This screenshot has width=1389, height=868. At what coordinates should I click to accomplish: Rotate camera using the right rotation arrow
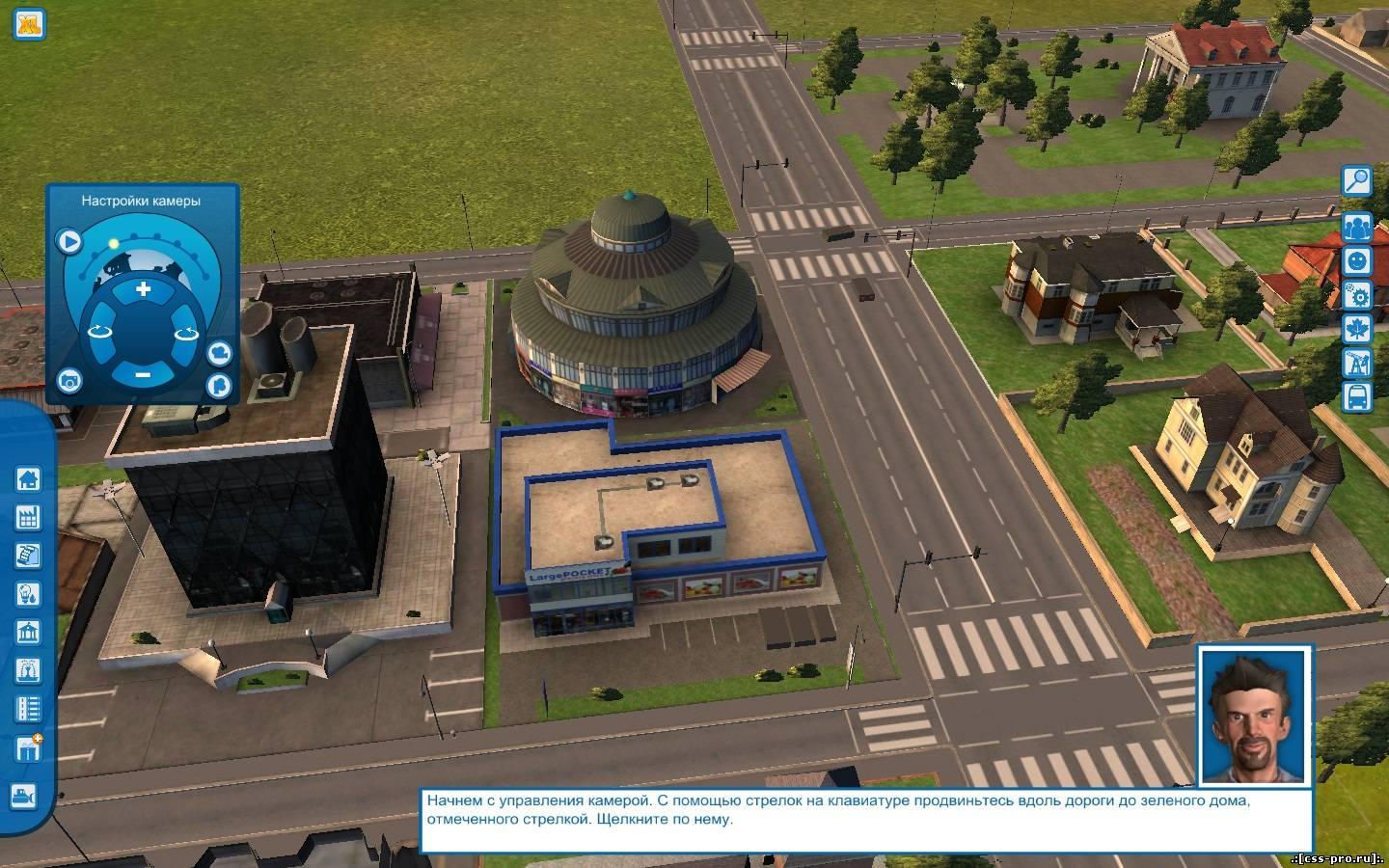[185, 333]
